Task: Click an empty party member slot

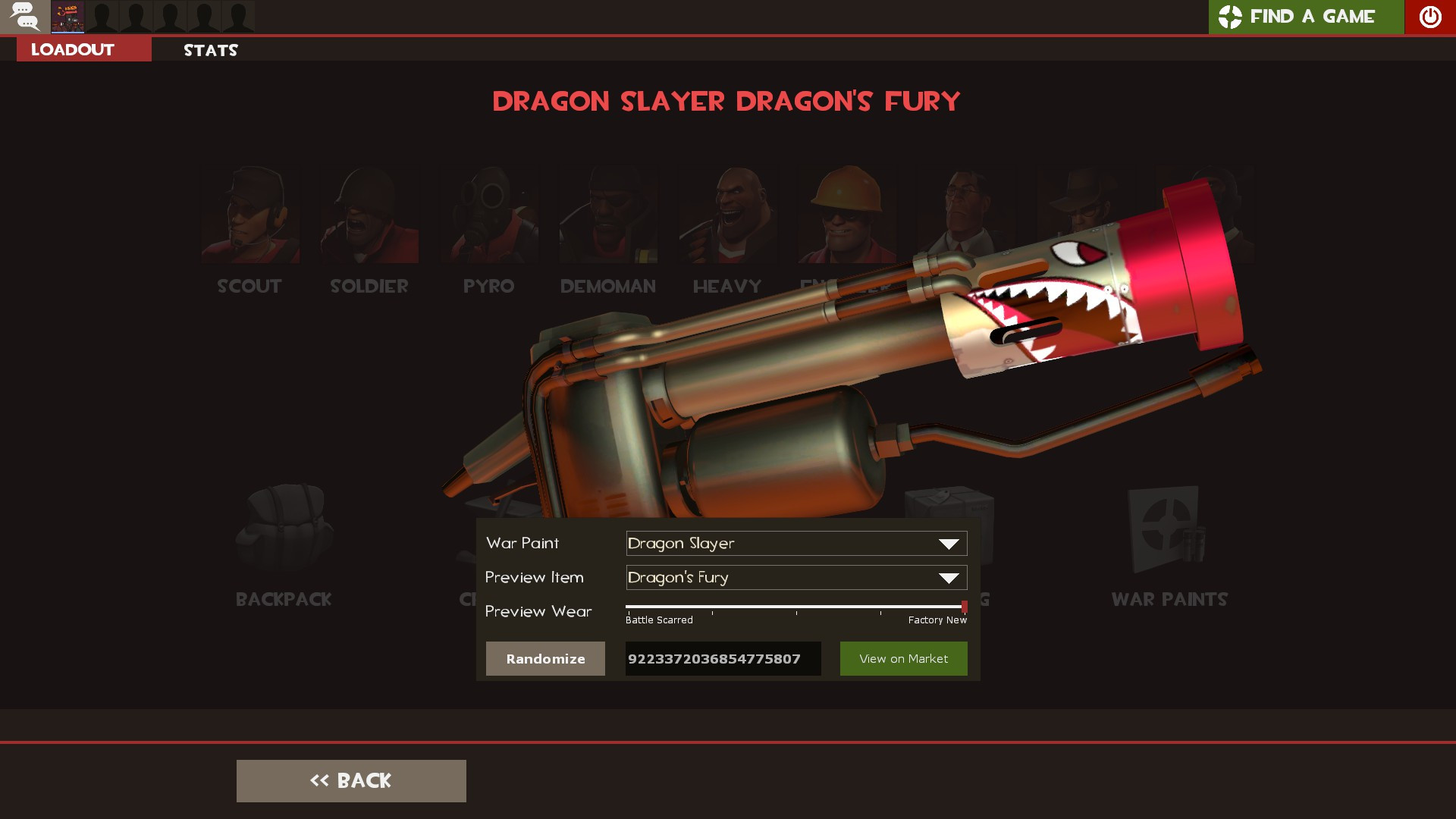Action: [x=138, y=17]
